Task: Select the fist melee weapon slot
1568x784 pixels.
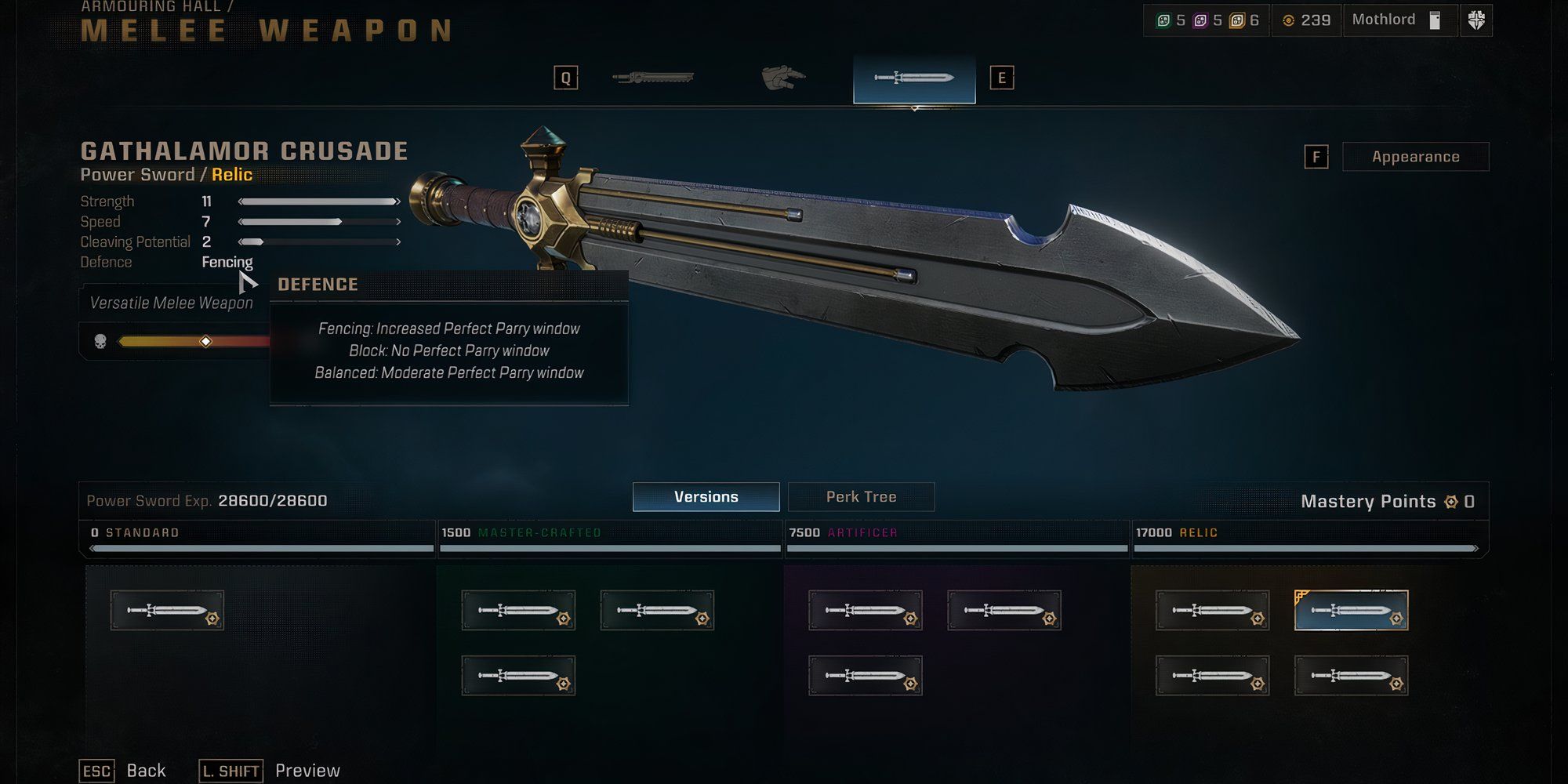Action: 783,78
